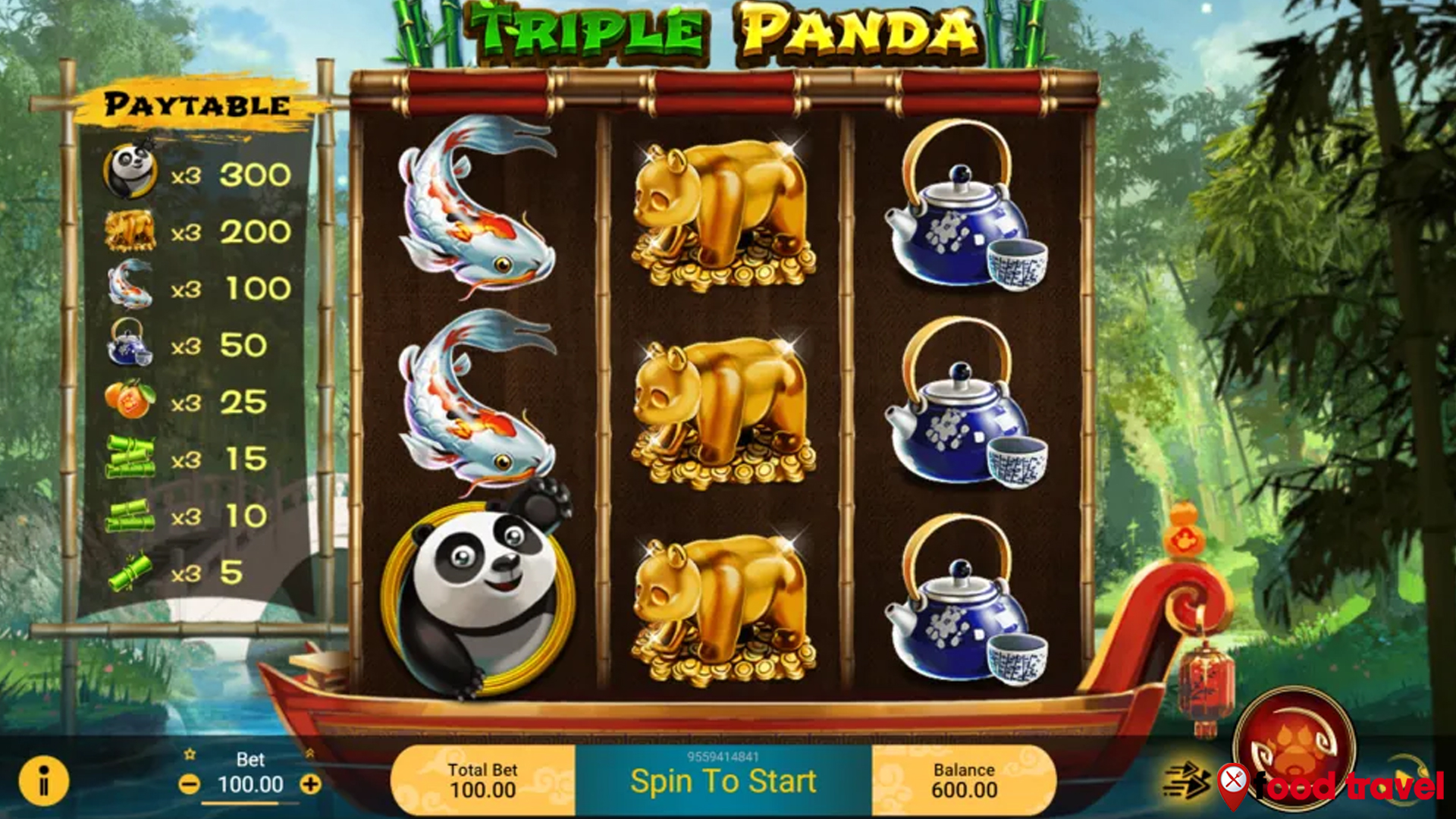
Task: Toggle the double-chevron max bet icon
Action: pyautogui.click(x=311, y=755)
